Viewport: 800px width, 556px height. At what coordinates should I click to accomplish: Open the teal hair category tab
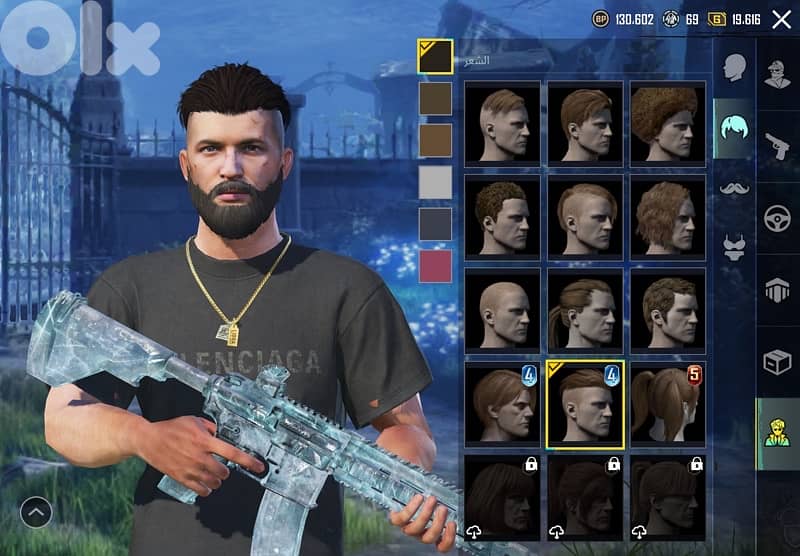[x=734, y=127]
